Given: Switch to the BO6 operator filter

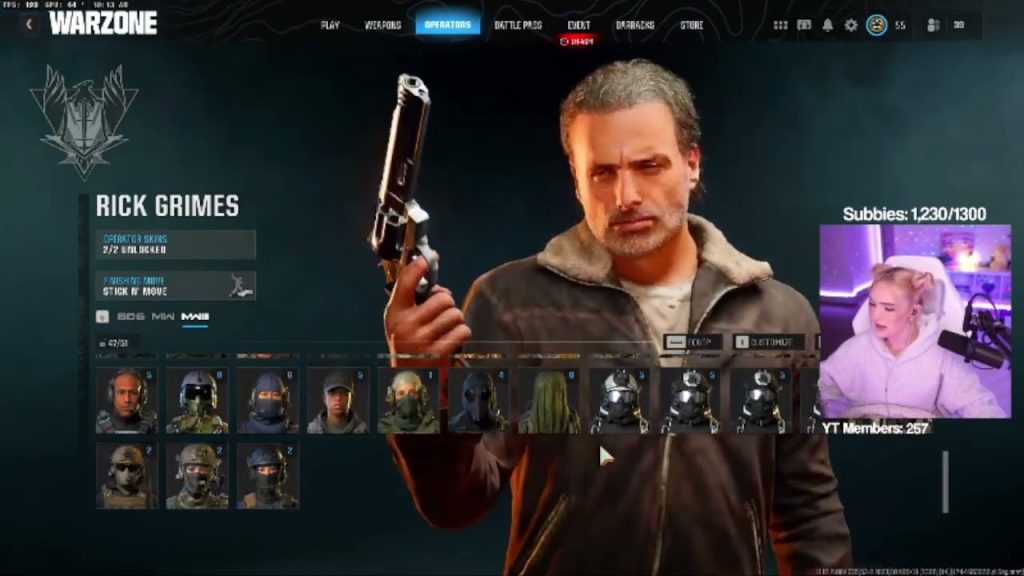Looking at the screenshot, I should [130, 317].
